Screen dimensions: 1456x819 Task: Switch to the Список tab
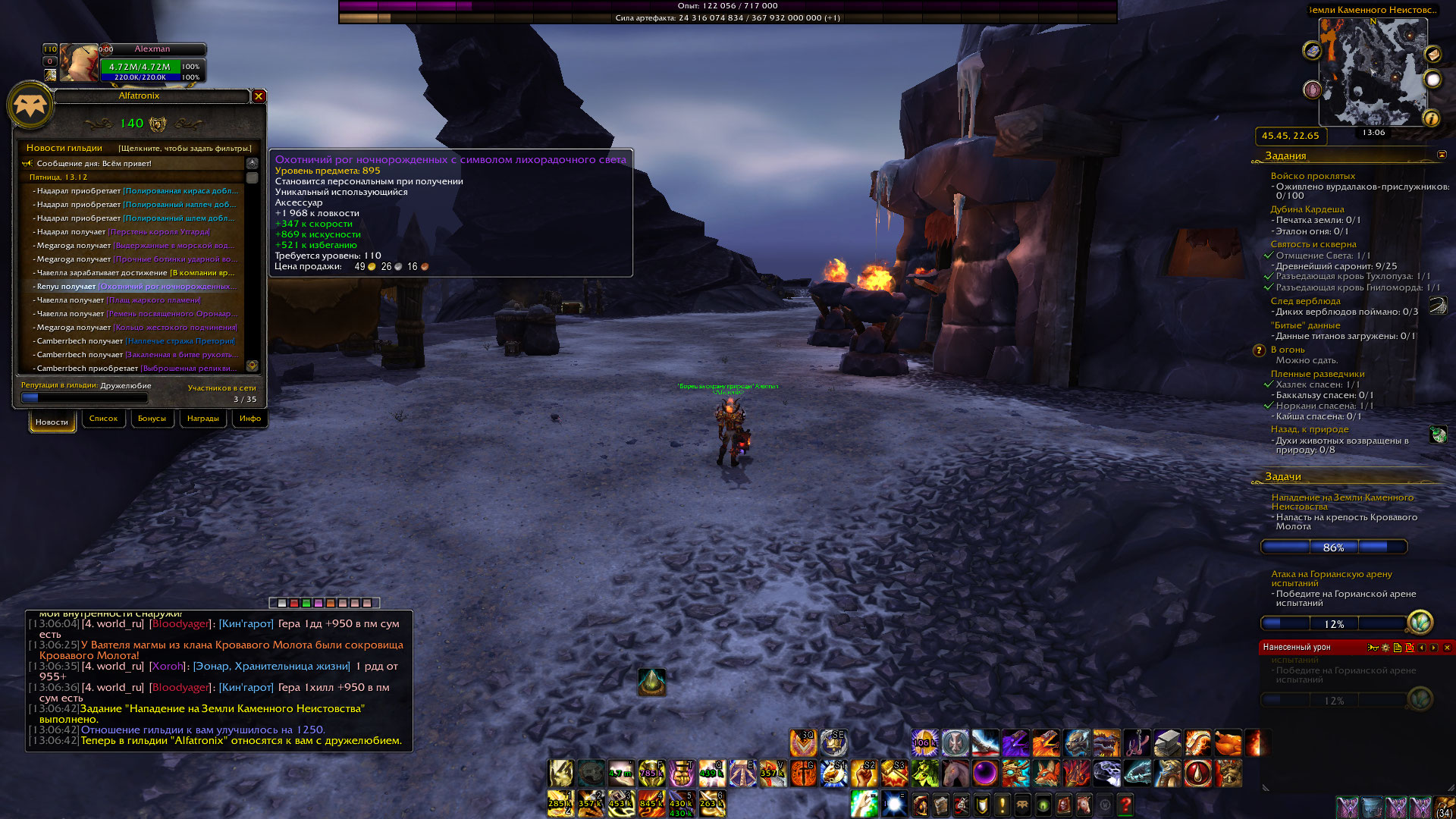103,419
